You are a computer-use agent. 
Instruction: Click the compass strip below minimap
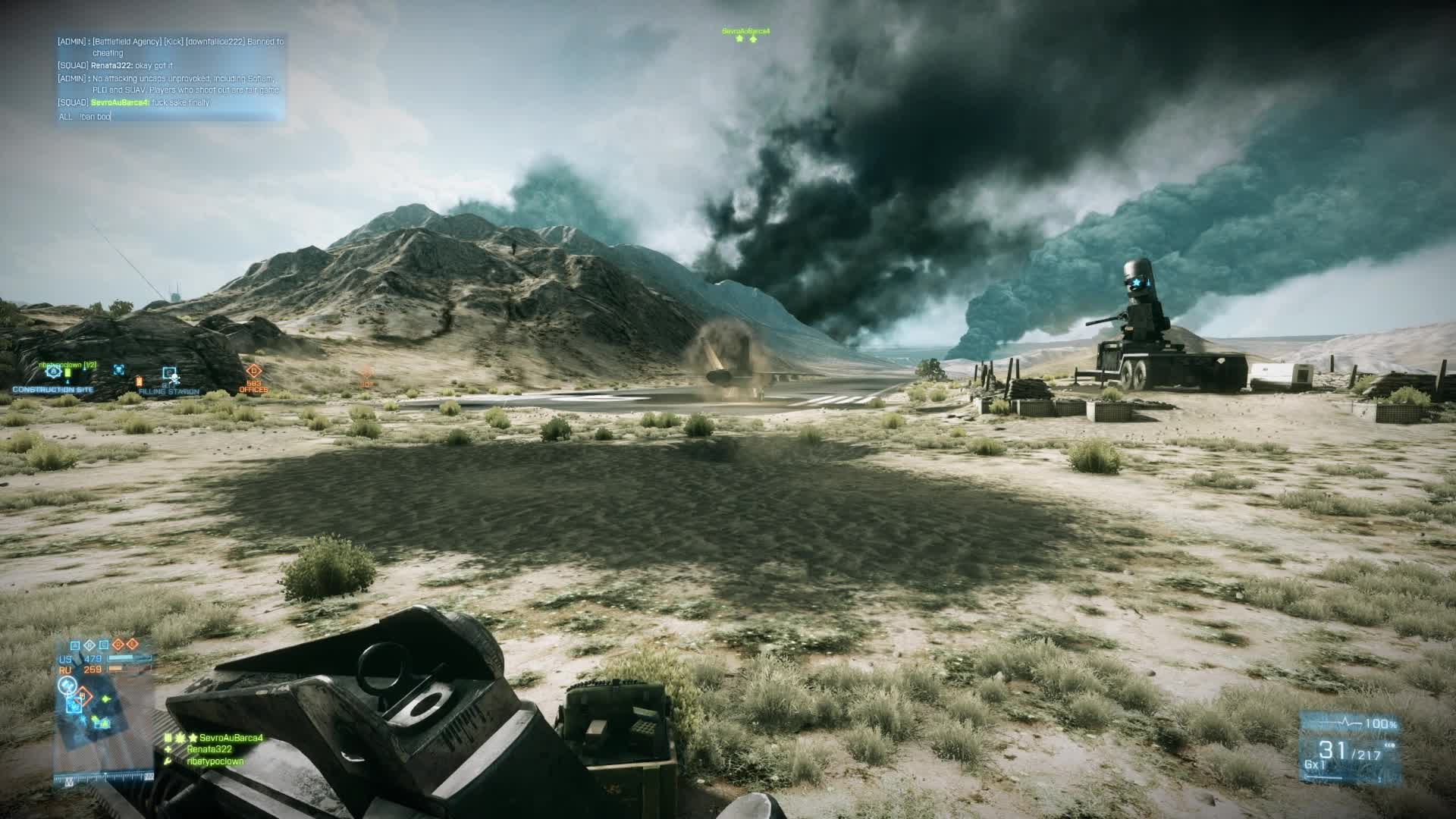[x=104, y=777]
